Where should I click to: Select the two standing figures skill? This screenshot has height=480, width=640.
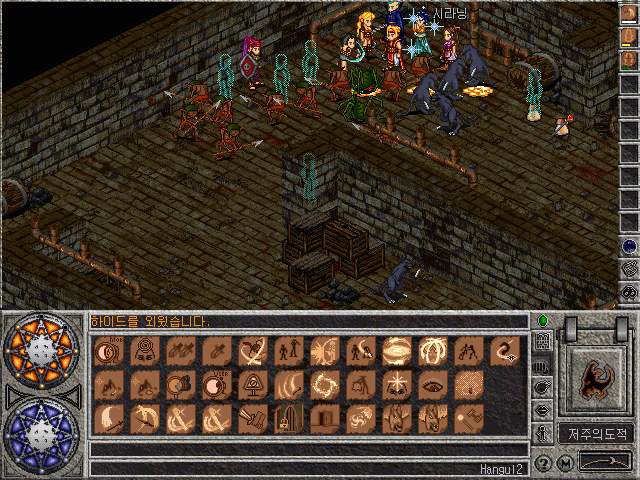click(x=287, y=351)
